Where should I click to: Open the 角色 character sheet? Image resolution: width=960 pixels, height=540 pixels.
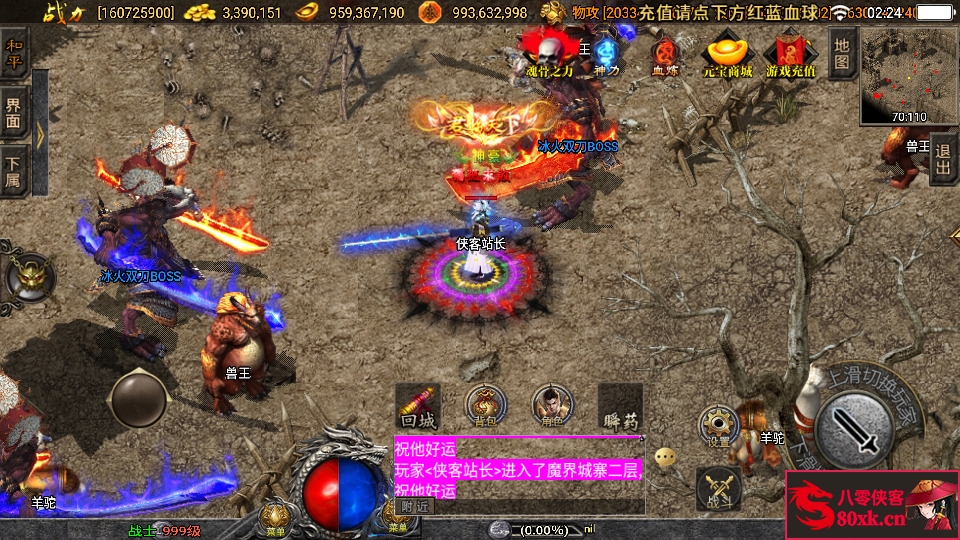[552, 407]
